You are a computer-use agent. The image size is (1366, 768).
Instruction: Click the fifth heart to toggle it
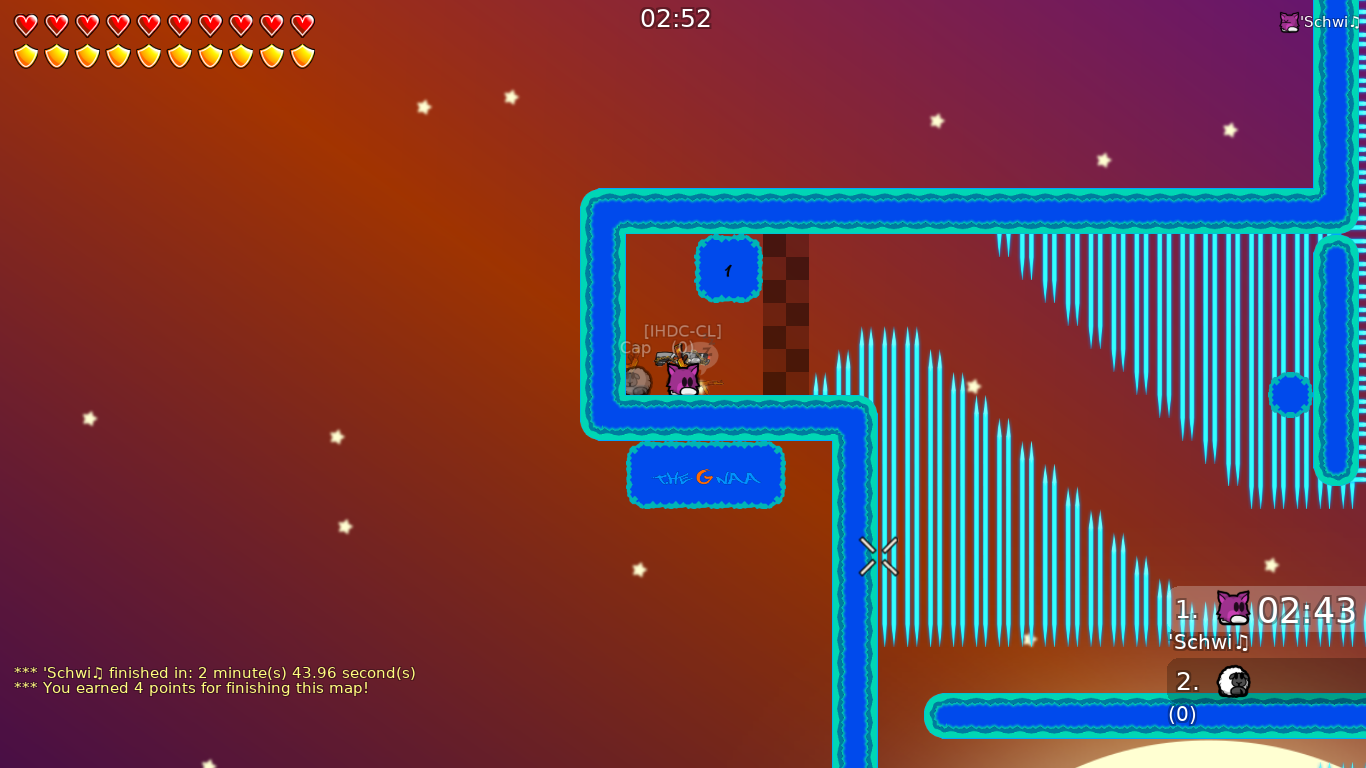[x=148, y=24]
